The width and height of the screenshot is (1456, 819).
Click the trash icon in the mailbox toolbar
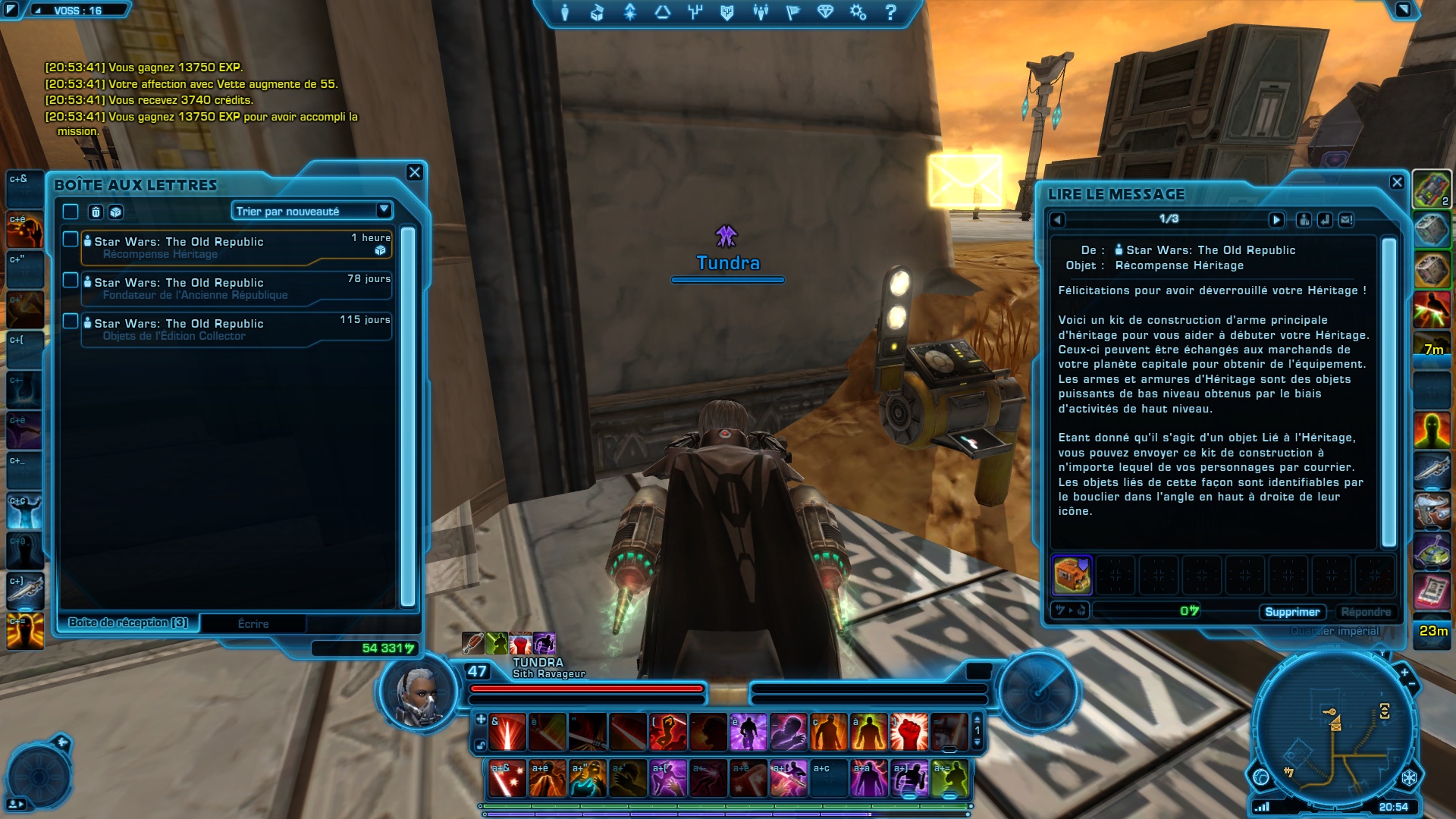tap(96, 212)
